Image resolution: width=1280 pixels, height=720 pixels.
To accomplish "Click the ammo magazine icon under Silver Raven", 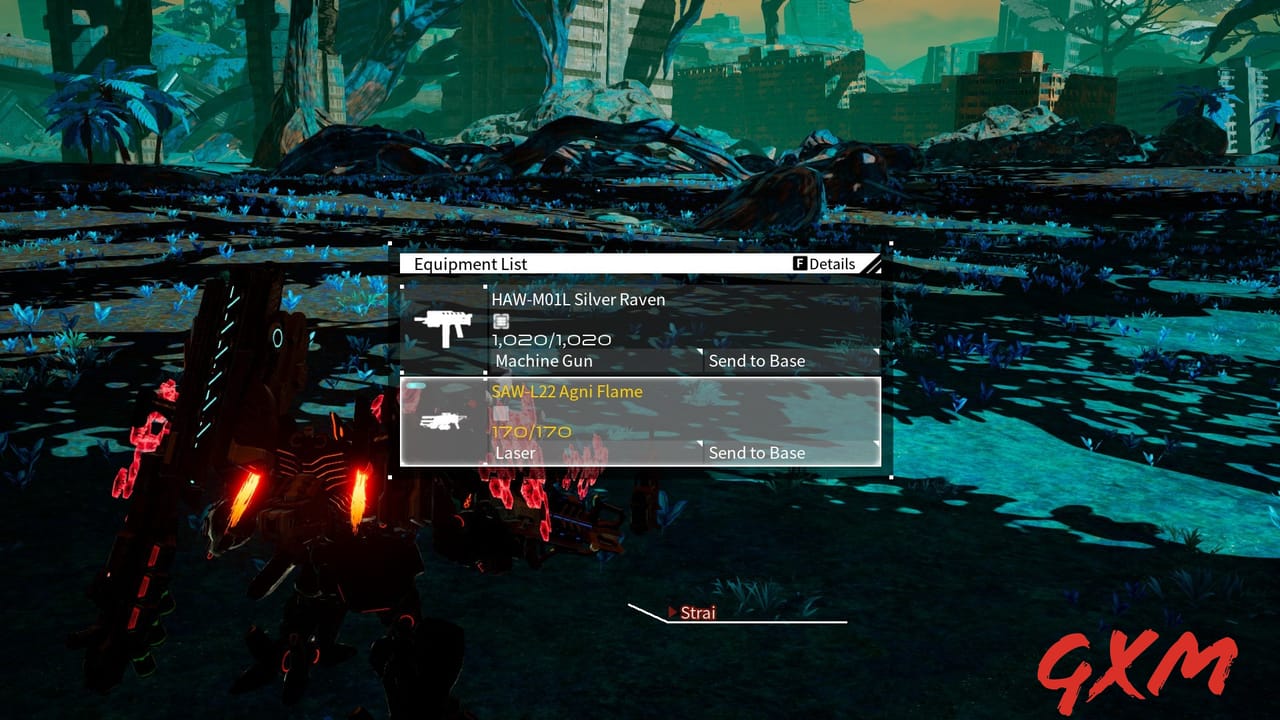I will [500, 320].
